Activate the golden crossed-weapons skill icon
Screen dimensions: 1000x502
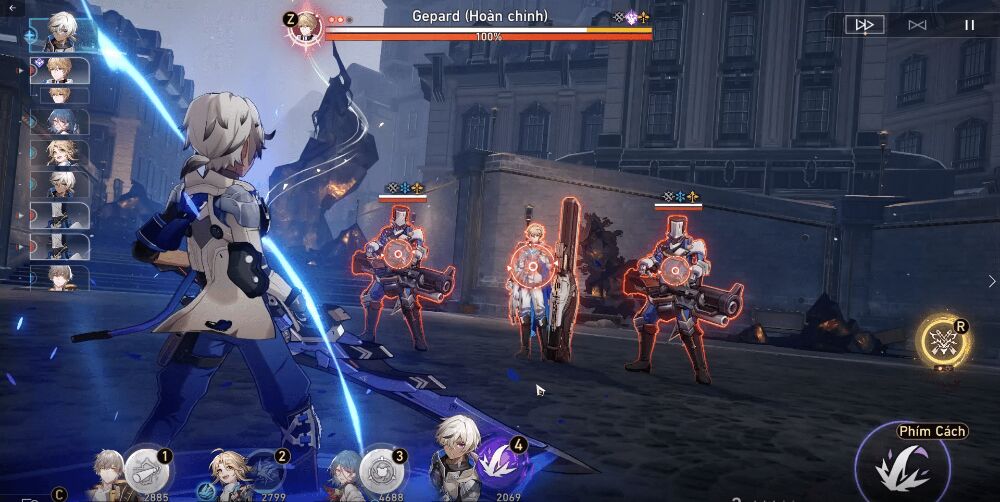coord(941,342)
